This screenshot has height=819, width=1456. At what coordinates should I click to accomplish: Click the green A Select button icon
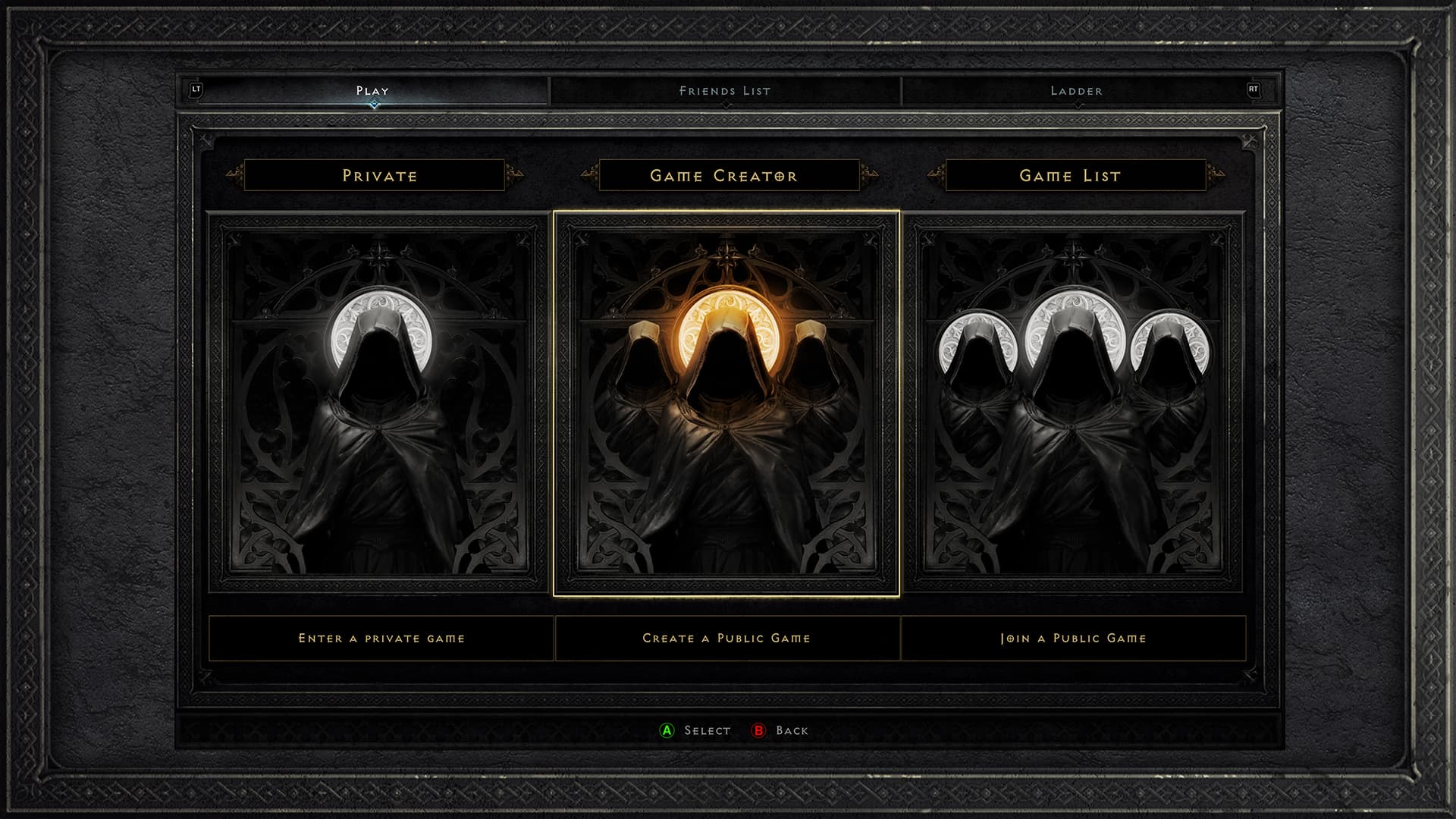[x=665, y=731]
